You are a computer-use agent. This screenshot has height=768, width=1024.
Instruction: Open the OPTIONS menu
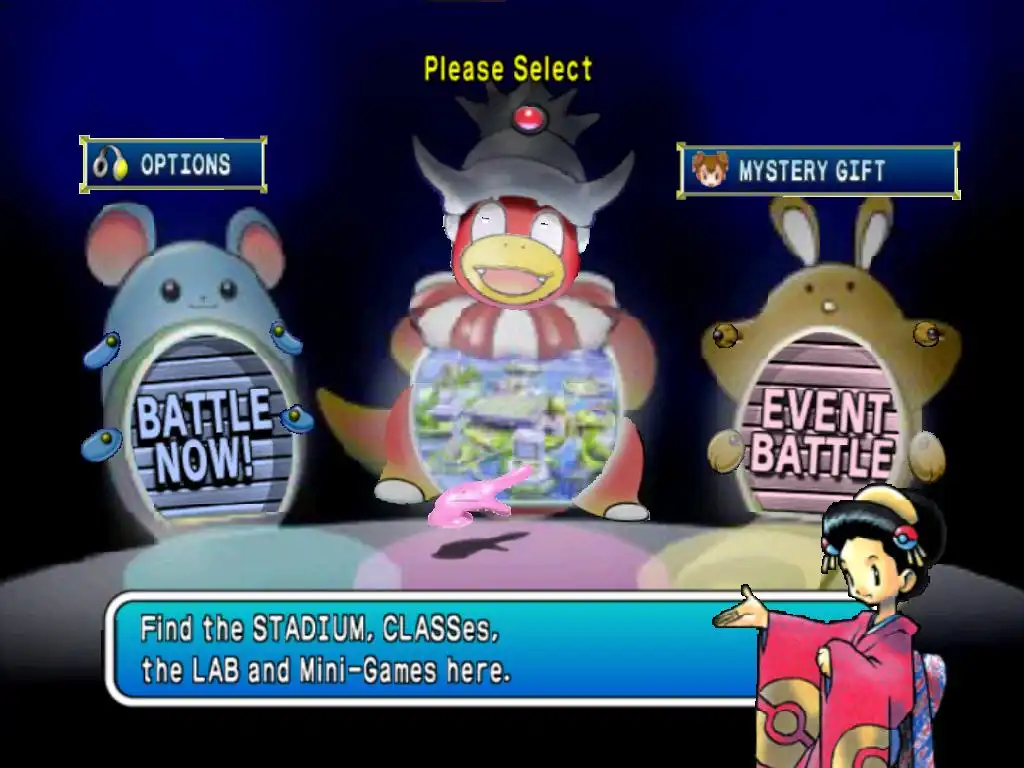coord(172,165)
